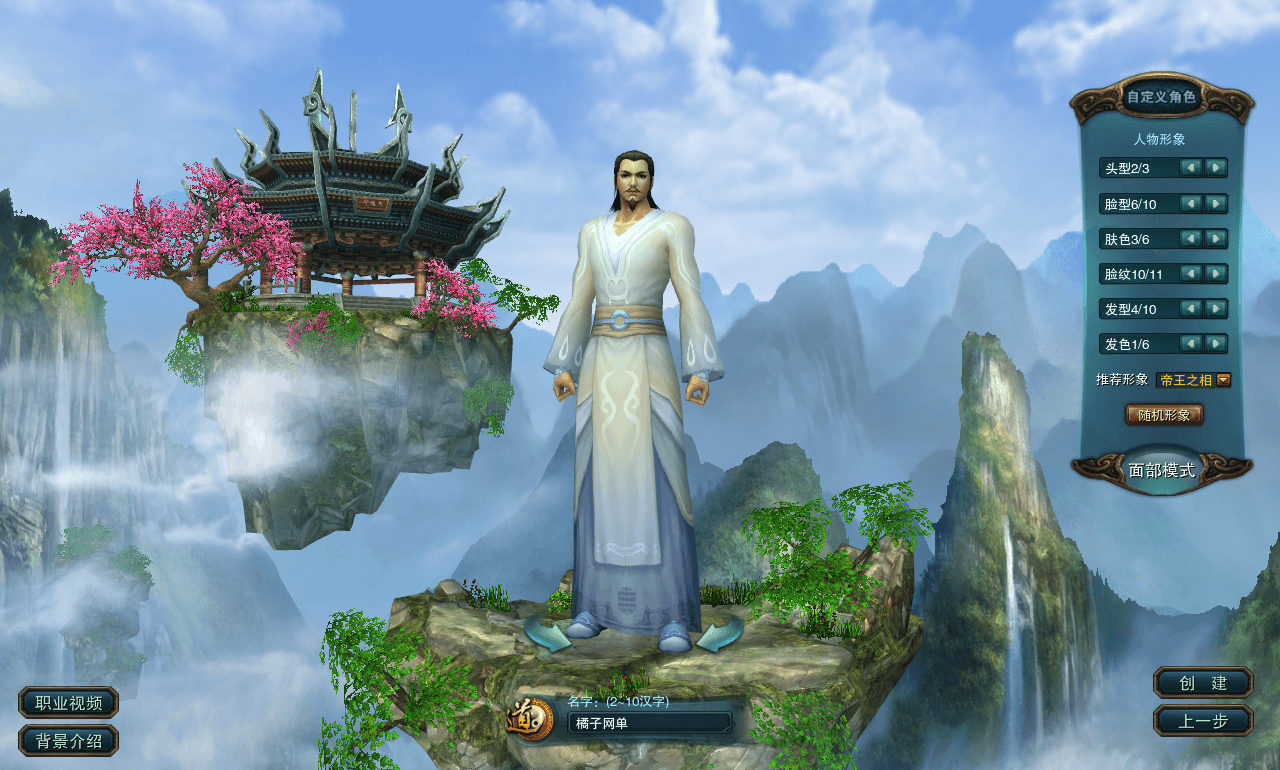This screenshot has height=770, width=1280.
Task: Select the previous face shape (脸型) arrow
Action: click(1189, 204)
